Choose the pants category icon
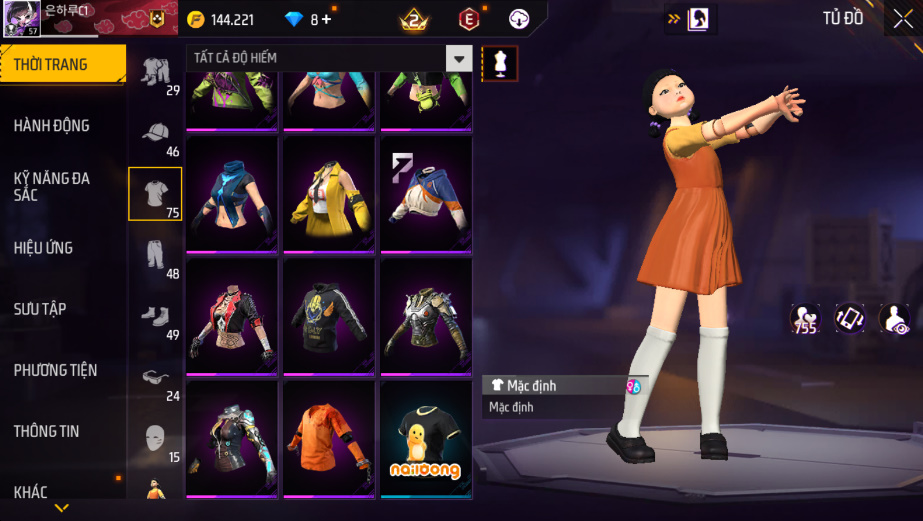923x521 pixels. pos(155,255)
